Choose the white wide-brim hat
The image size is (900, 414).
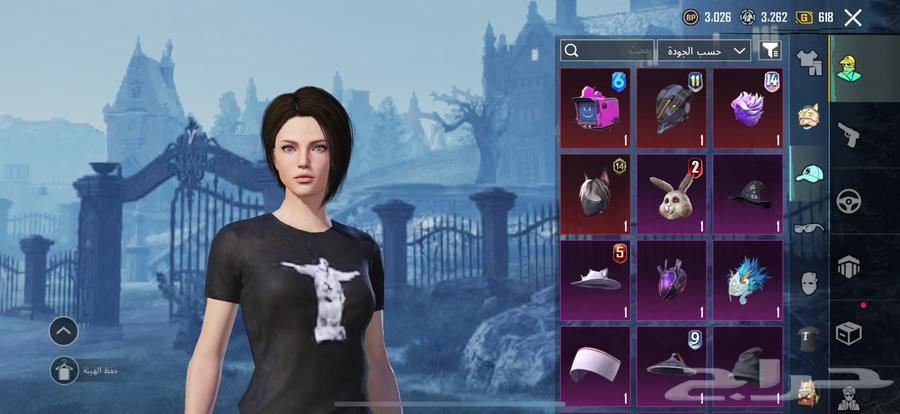pos(595,279)
